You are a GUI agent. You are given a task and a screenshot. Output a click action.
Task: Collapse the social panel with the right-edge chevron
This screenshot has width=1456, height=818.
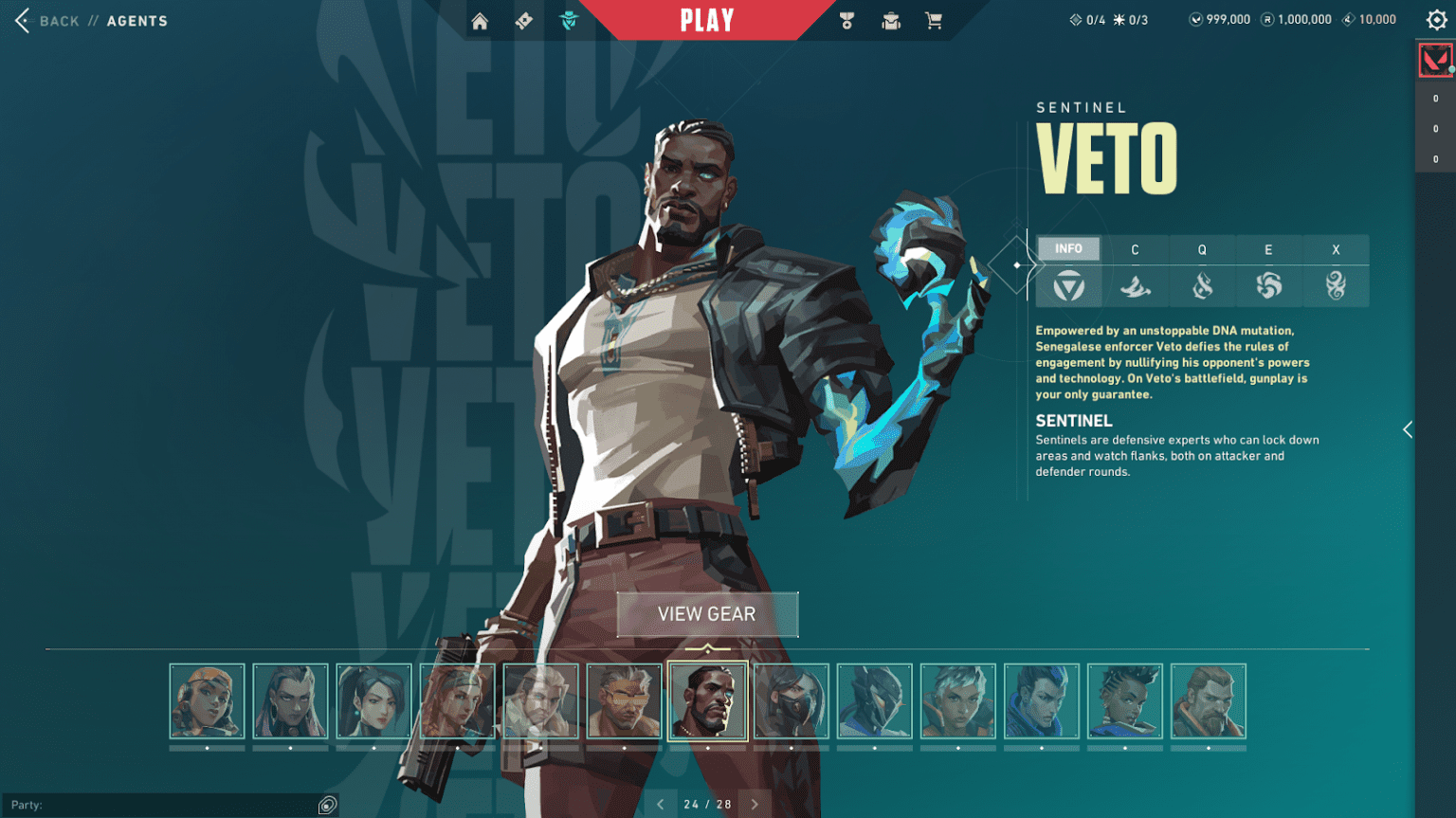tap(1407, 428)
